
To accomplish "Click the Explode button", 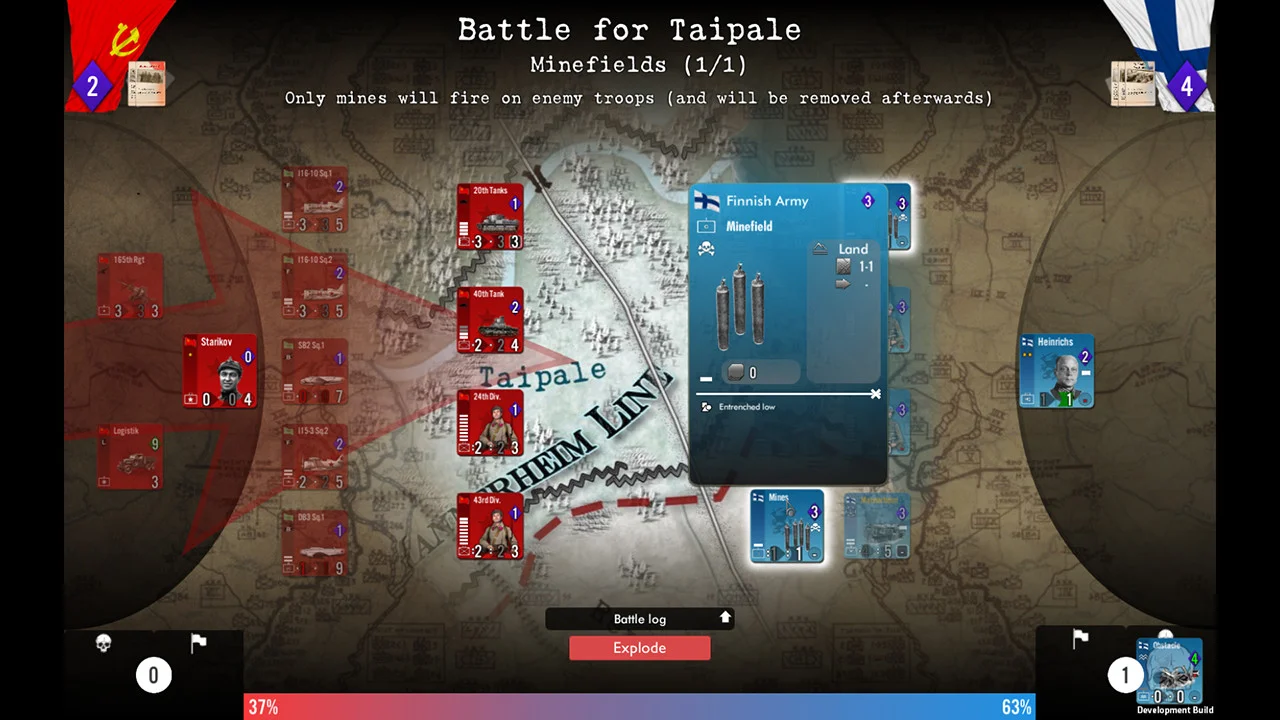I will 639,648.
